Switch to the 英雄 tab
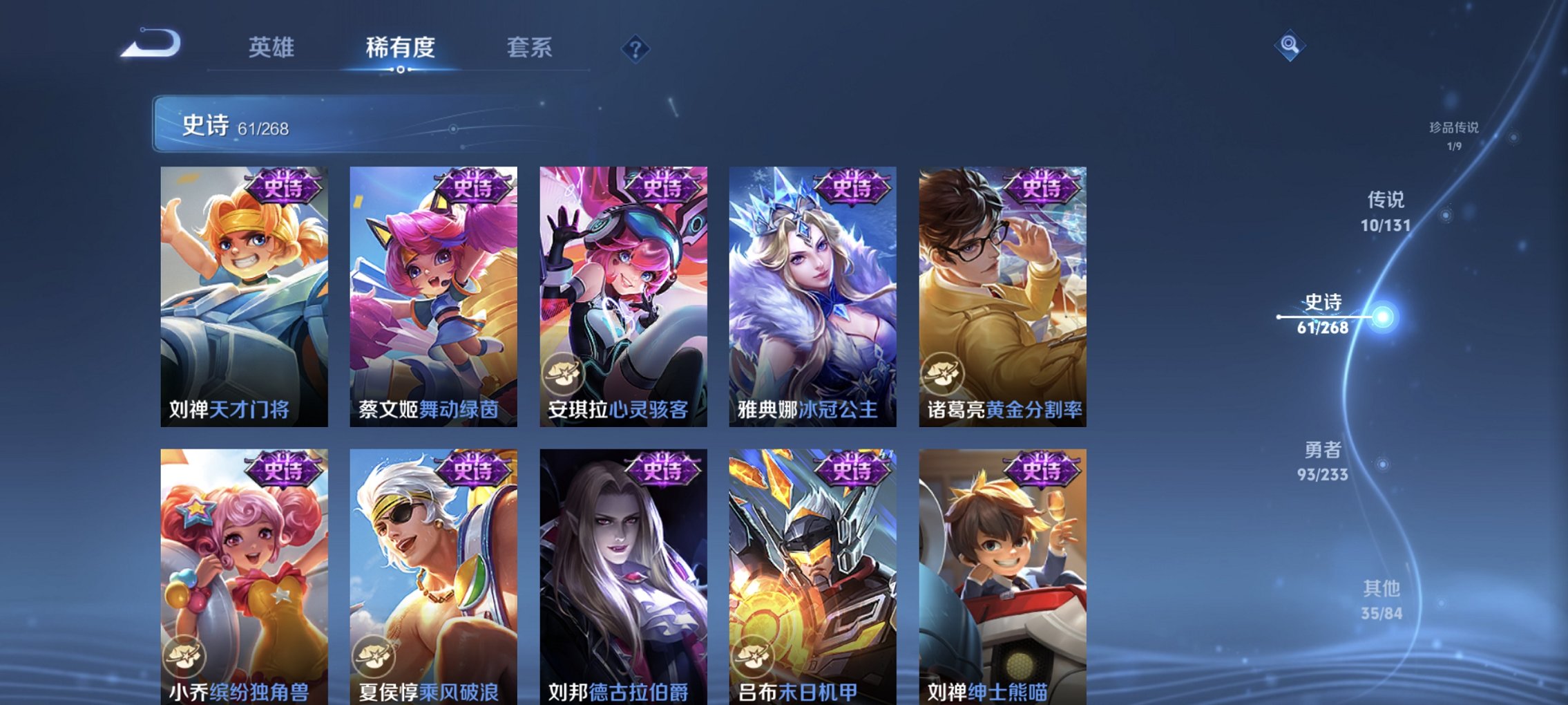The width and height of the screenshot is (1568, 705). click(x=273, y=49)
